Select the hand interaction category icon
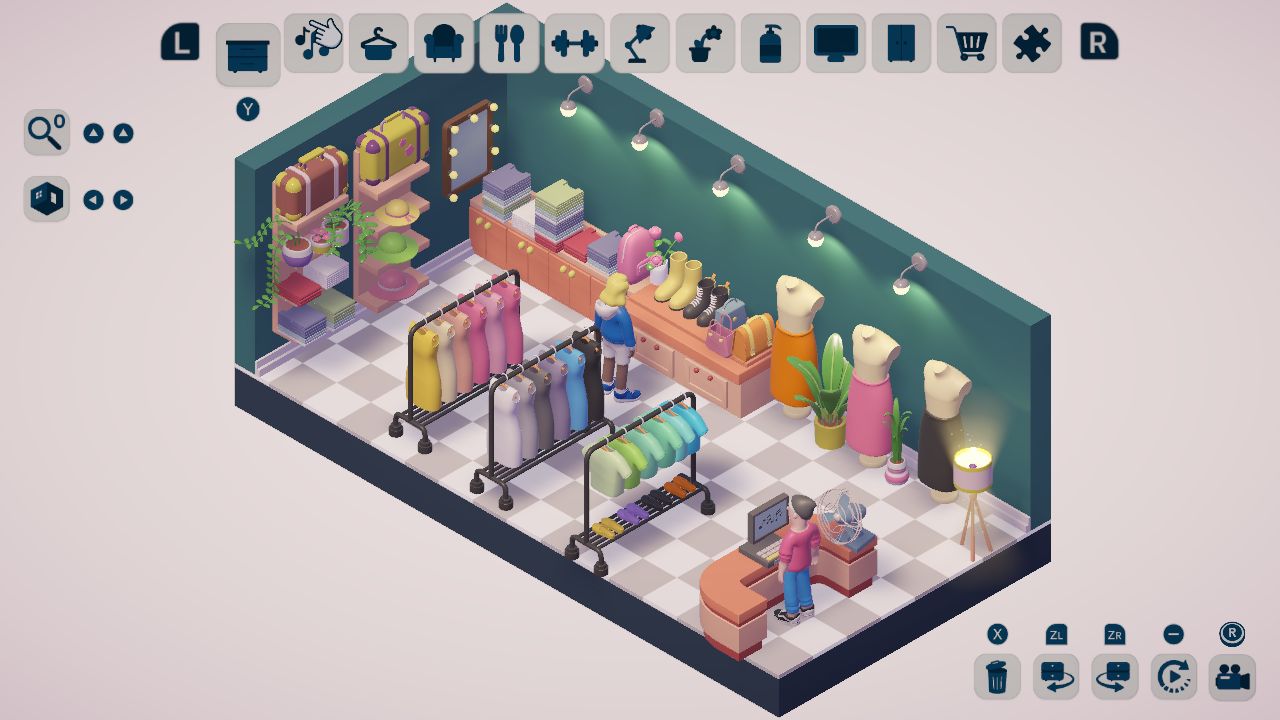This screenshot has width=1280, height=720. click(x=313, y=45)
